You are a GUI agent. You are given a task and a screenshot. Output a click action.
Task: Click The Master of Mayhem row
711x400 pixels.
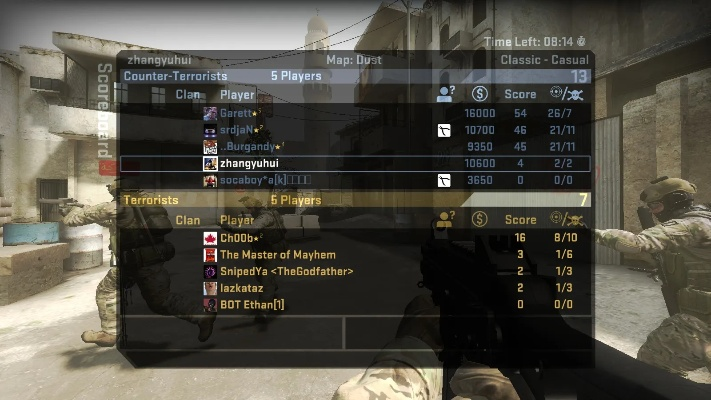(277, 255)
